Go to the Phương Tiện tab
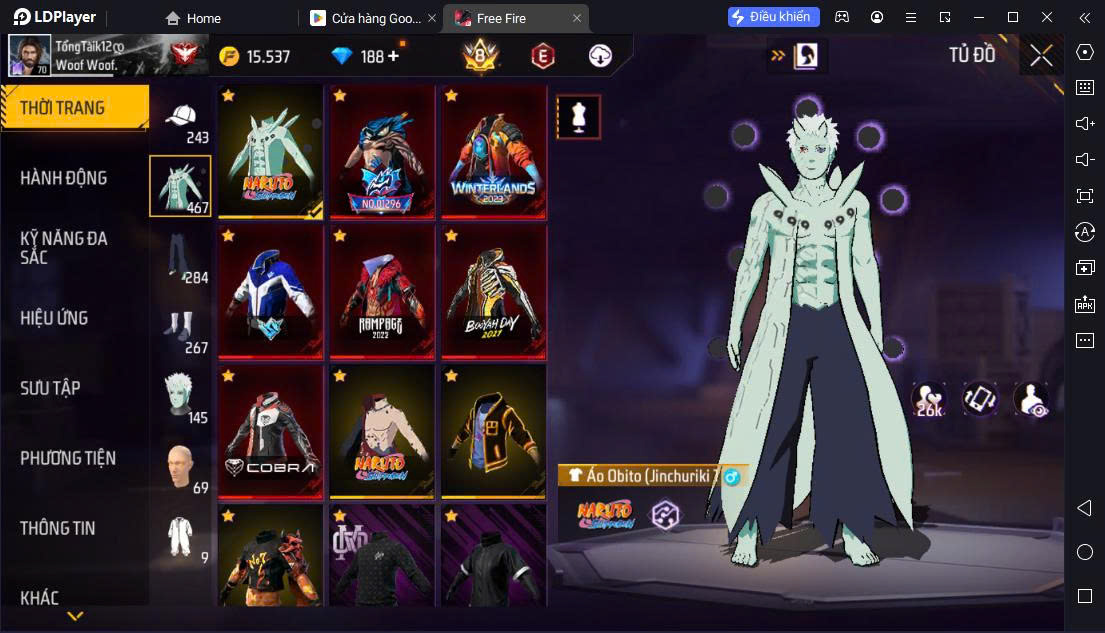Viewport: 1105px width, 633px height. [68, 458]
